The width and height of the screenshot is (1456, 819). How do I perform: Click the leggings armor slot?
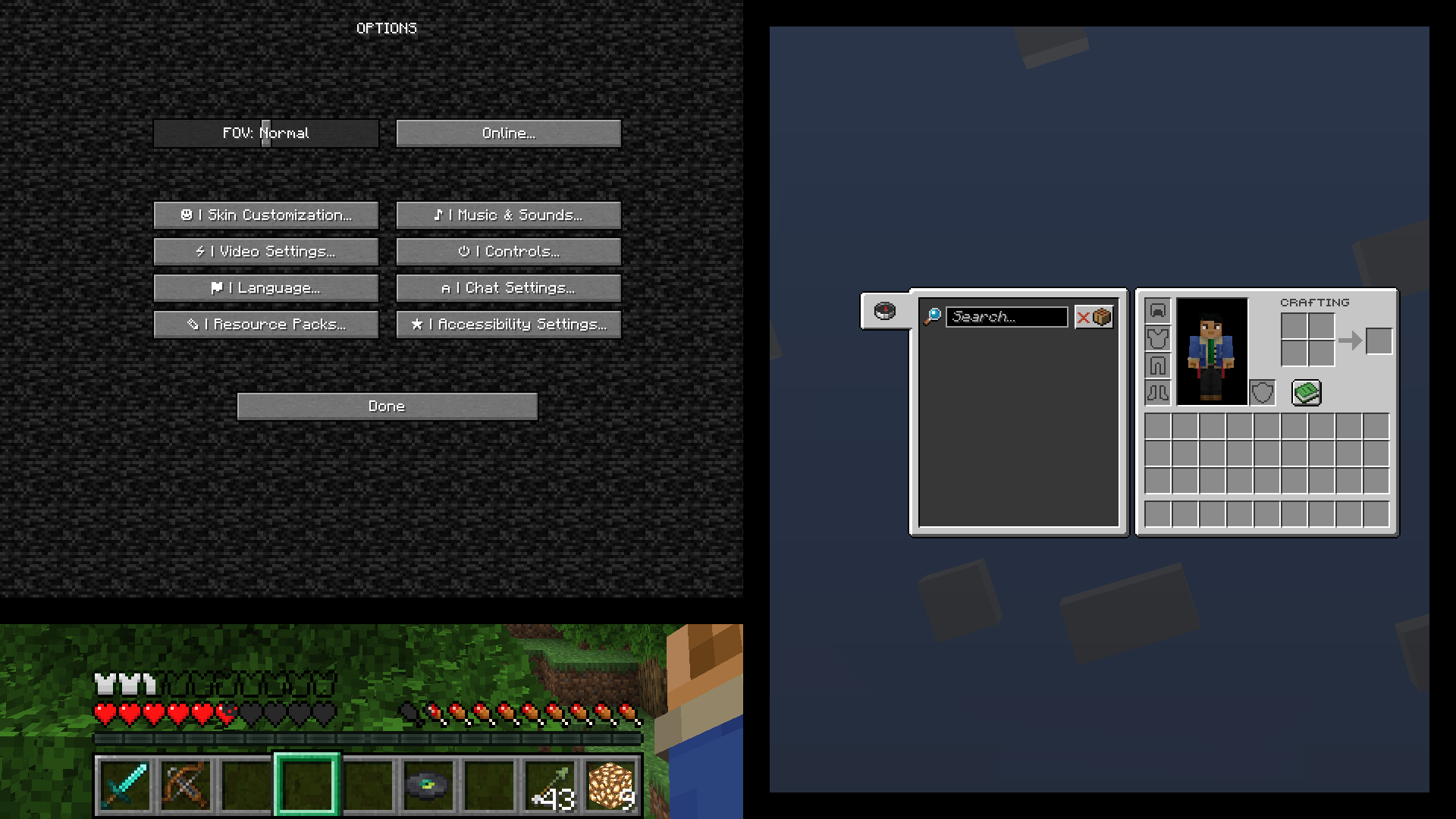click(1157, 366)
